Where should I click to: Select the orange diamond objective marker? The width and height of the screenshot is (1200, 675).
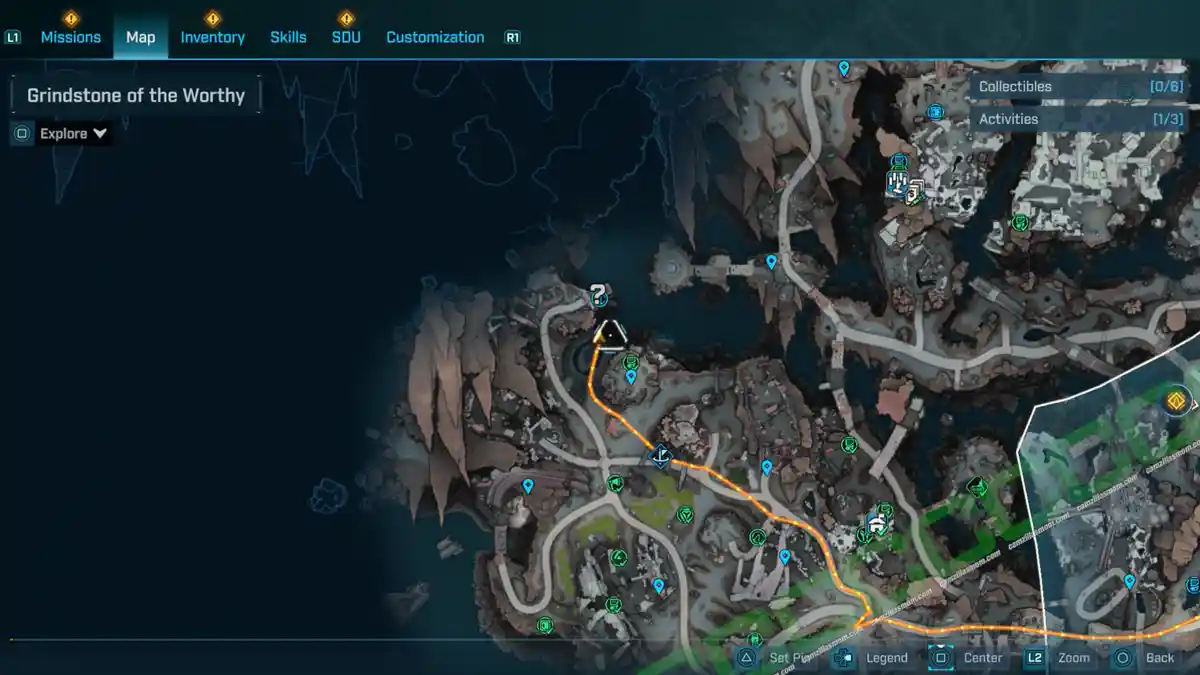(x=1178, y=403)
